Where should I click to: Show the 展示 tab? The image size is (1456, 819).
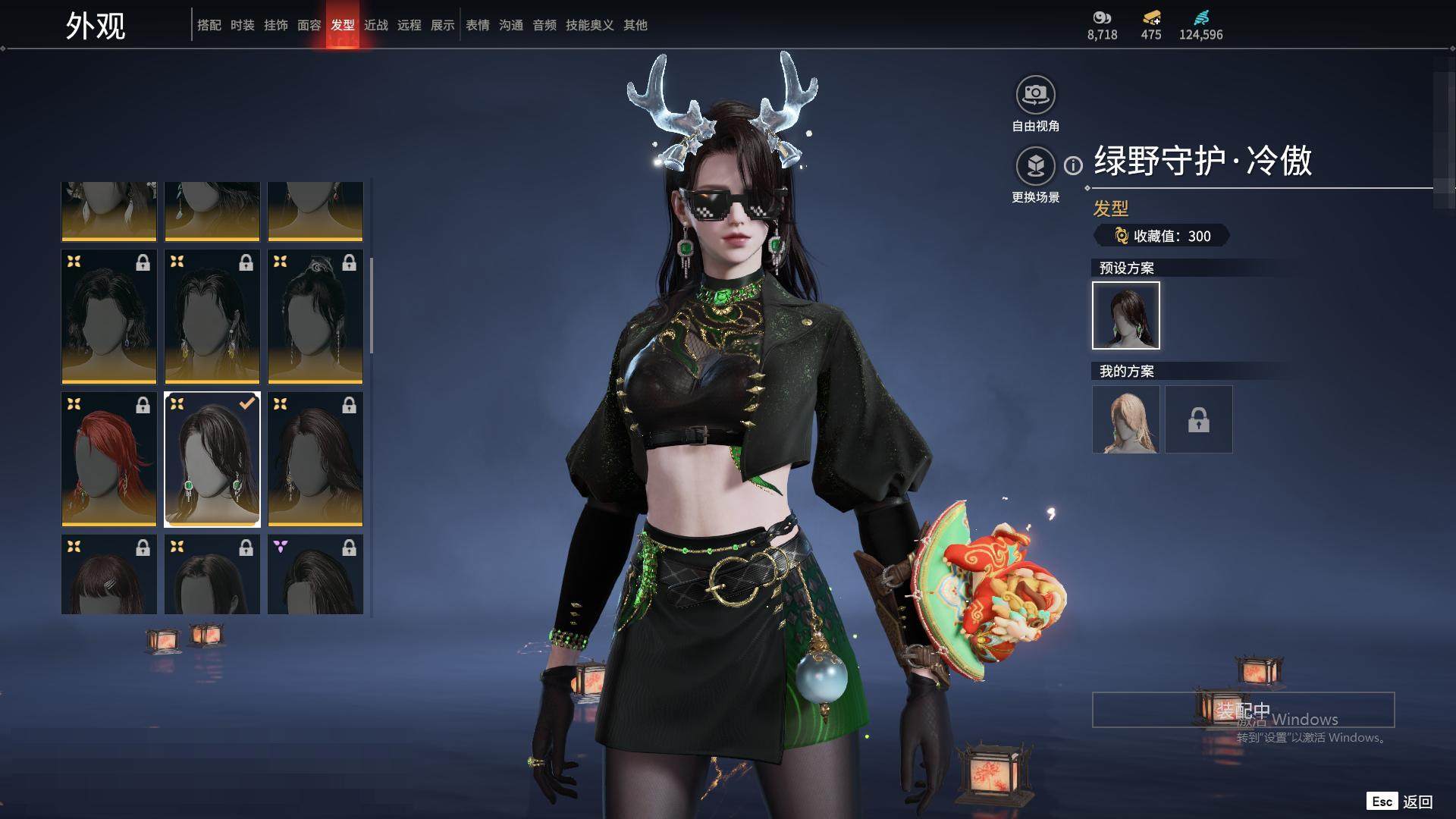coord(442,25)
